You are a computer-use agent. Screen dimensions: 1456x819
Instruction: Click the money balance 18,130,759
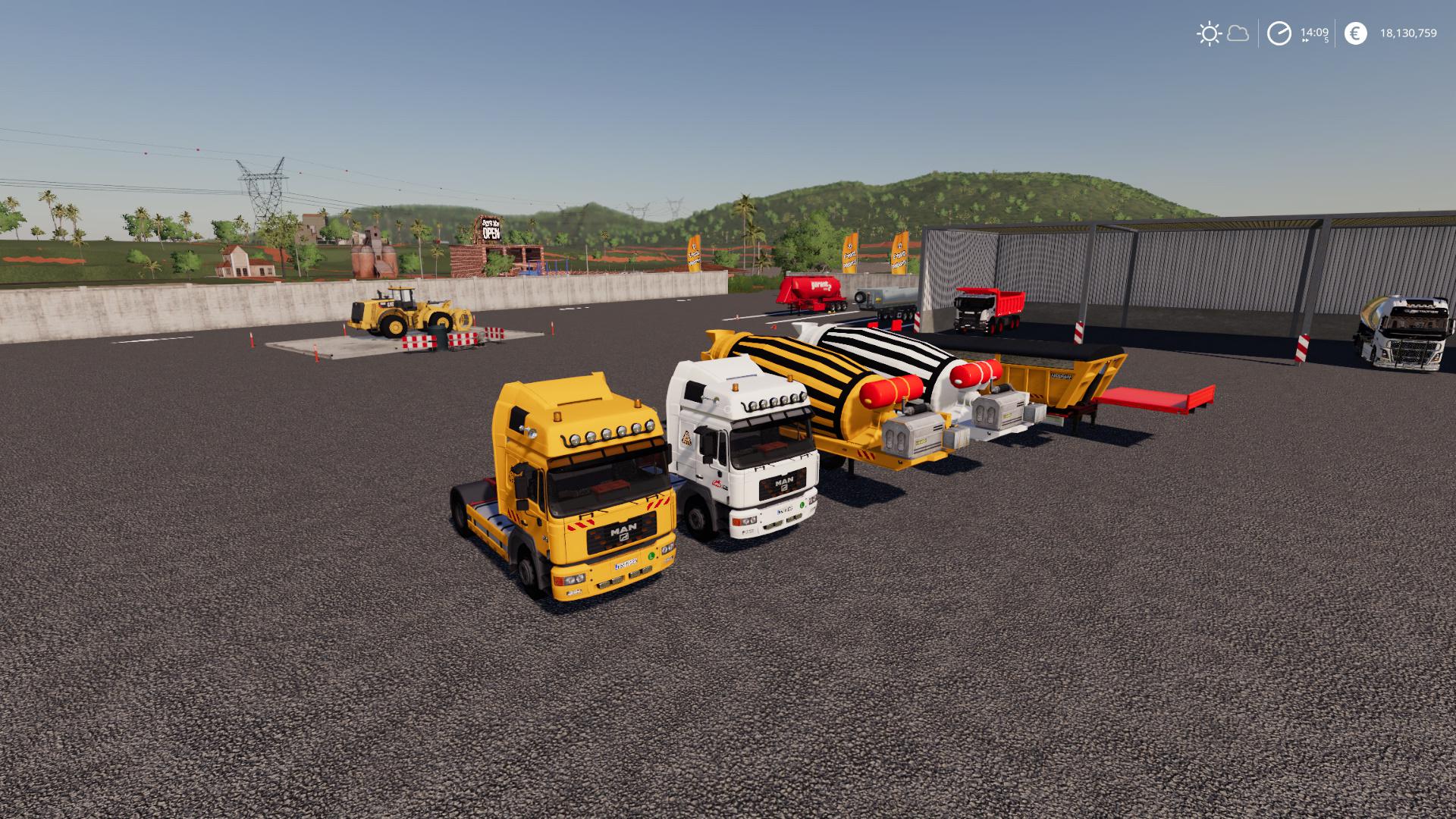click(x=1409, y=33)
